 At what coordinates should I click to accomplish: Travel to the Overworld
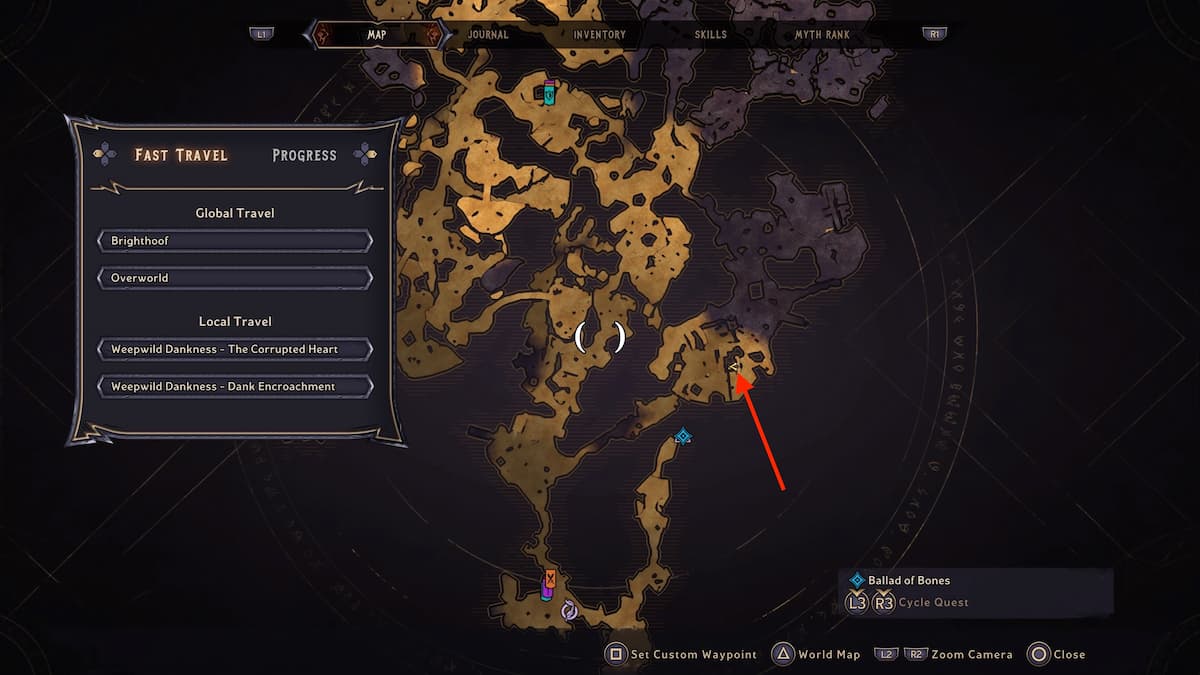point(235,277)
